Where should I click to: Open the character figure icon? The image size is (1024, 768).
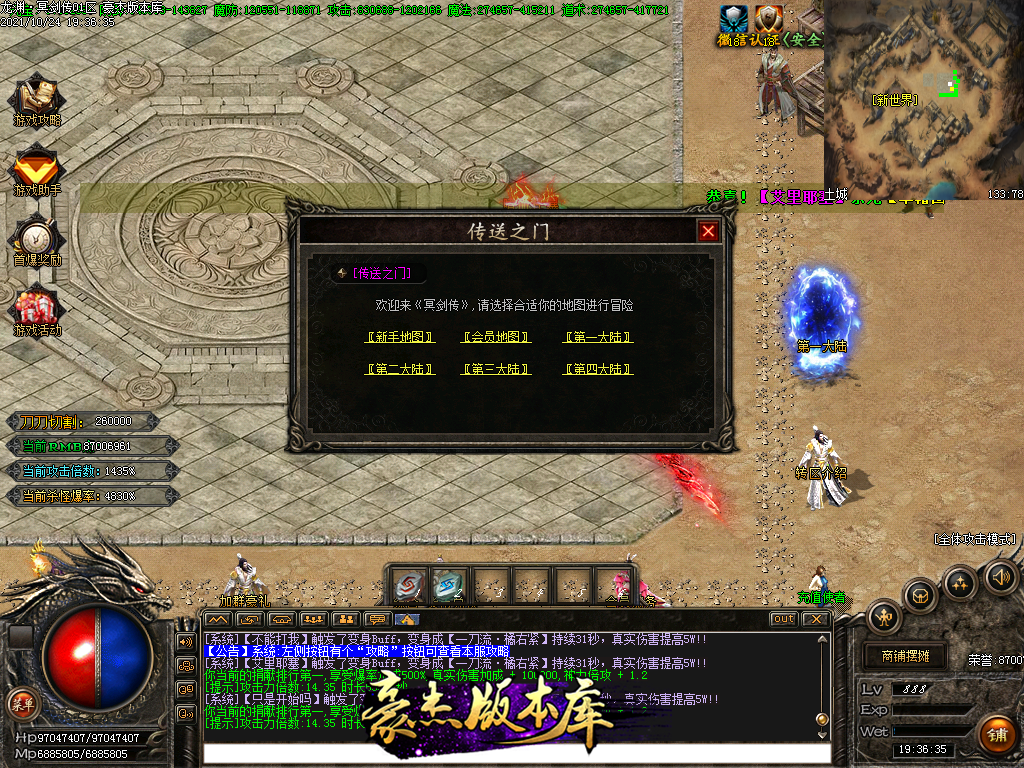click(x=885, y=618)
